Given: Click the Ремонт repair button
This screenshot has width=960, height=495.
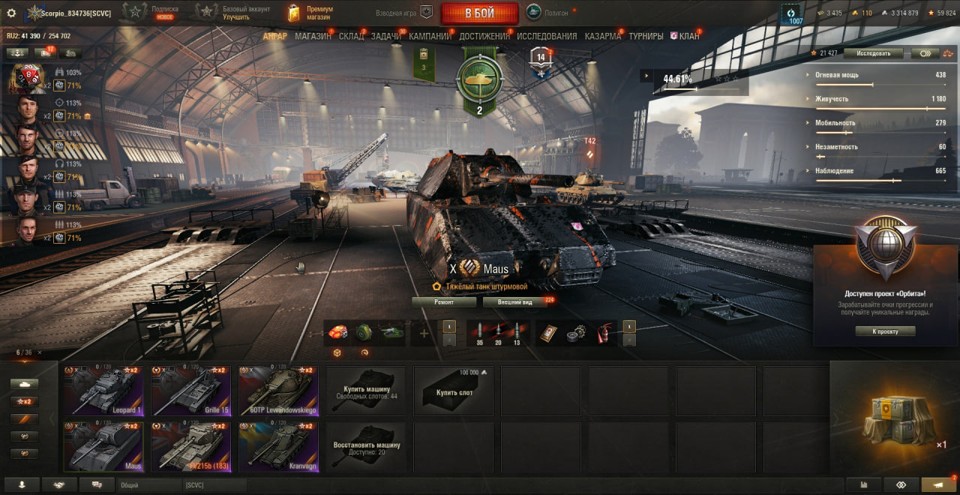Looking at the screenshot, I should pos(443,301).
